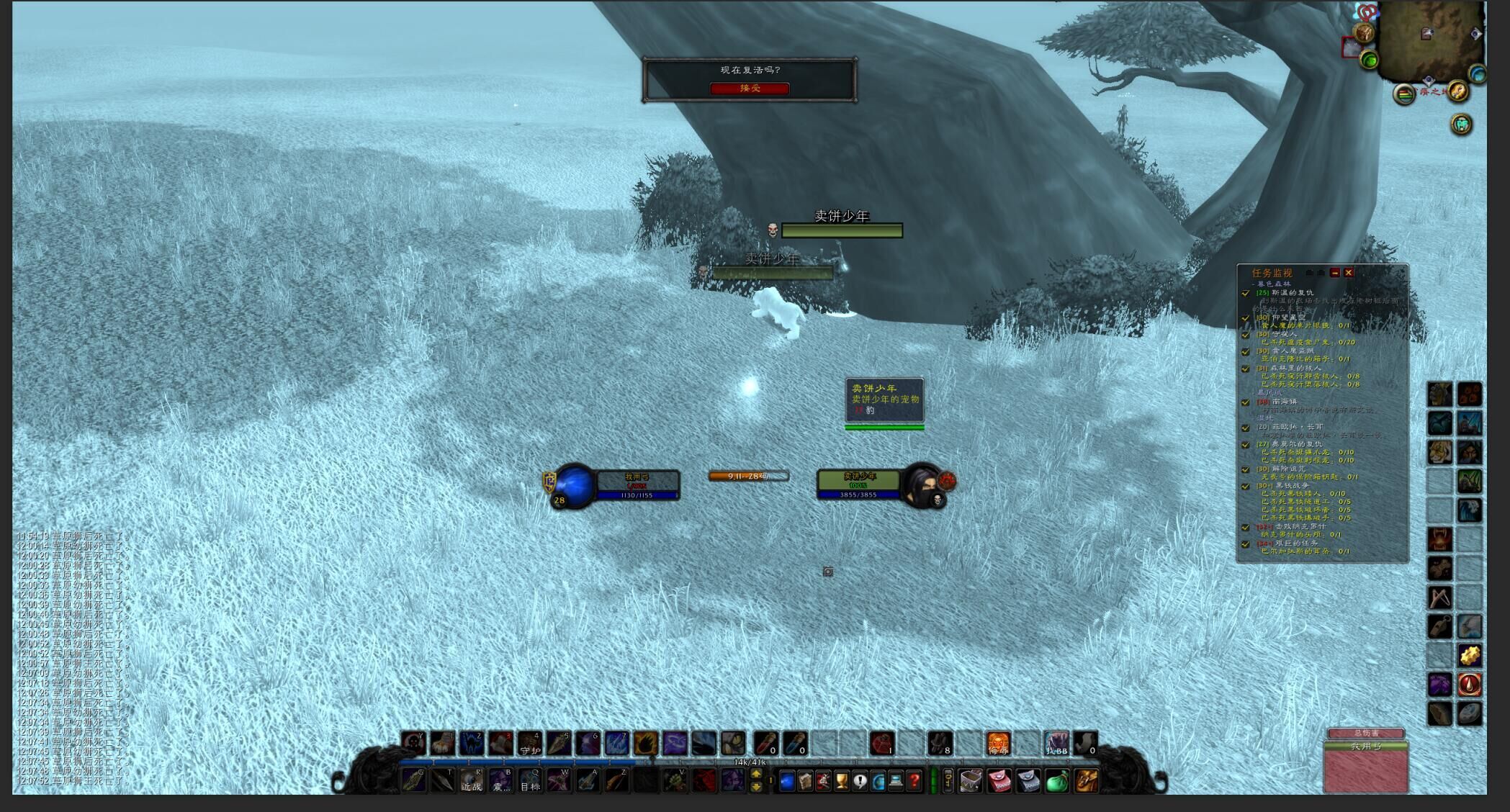The height and width of the screenshot is (812, 1510).
Task: Click the 总伤害 damage meter header
Action: [x=1365, y=734]
